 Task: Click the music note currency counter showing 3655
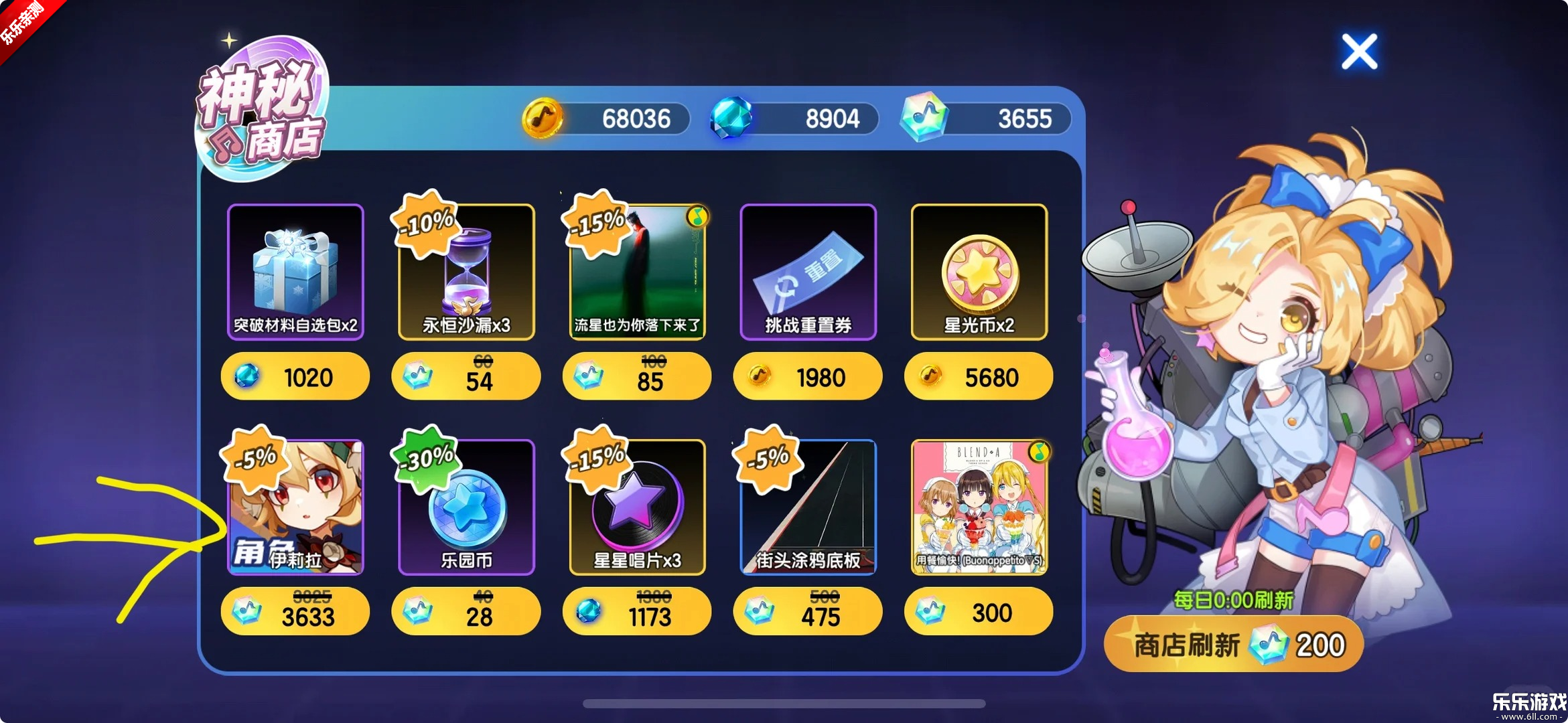pos(985,118)
